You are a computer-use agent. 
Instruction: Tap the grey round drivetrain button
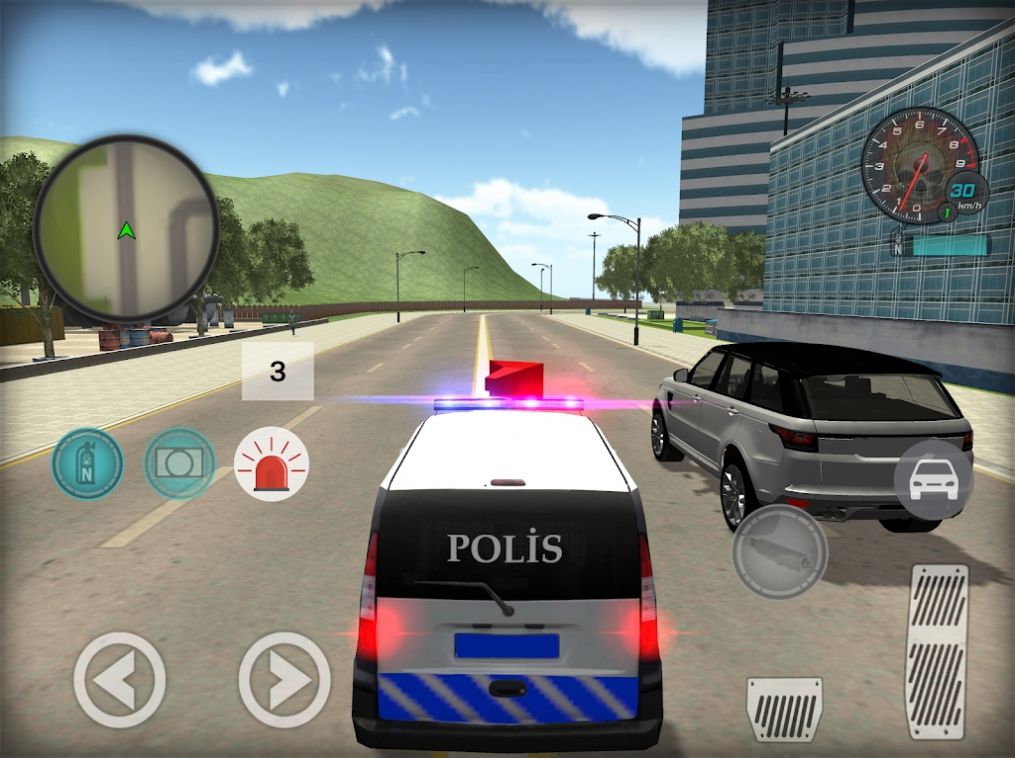(x=780, y=551)
